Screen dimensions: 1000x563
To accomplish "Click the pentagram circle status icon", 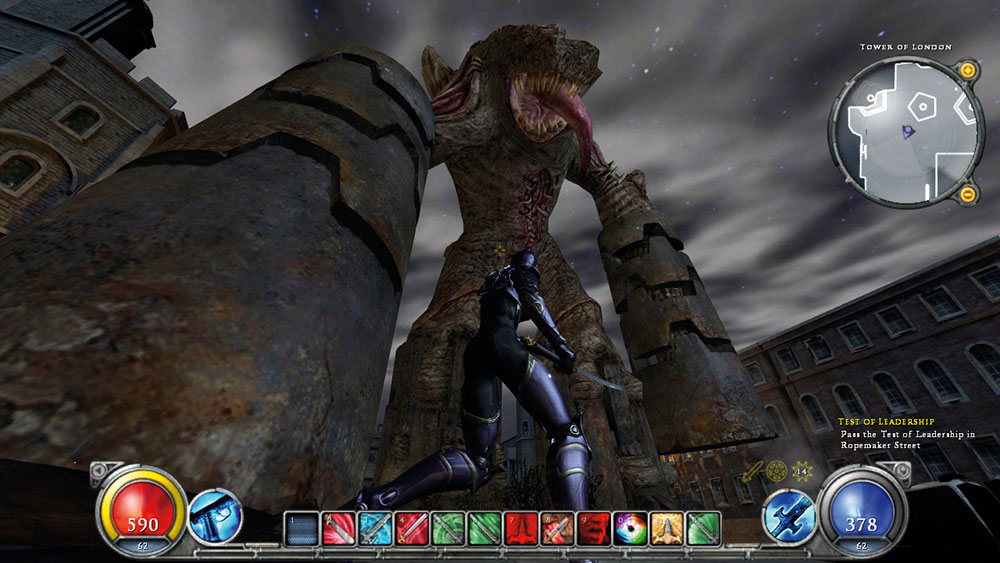I will tap(776, 470).
